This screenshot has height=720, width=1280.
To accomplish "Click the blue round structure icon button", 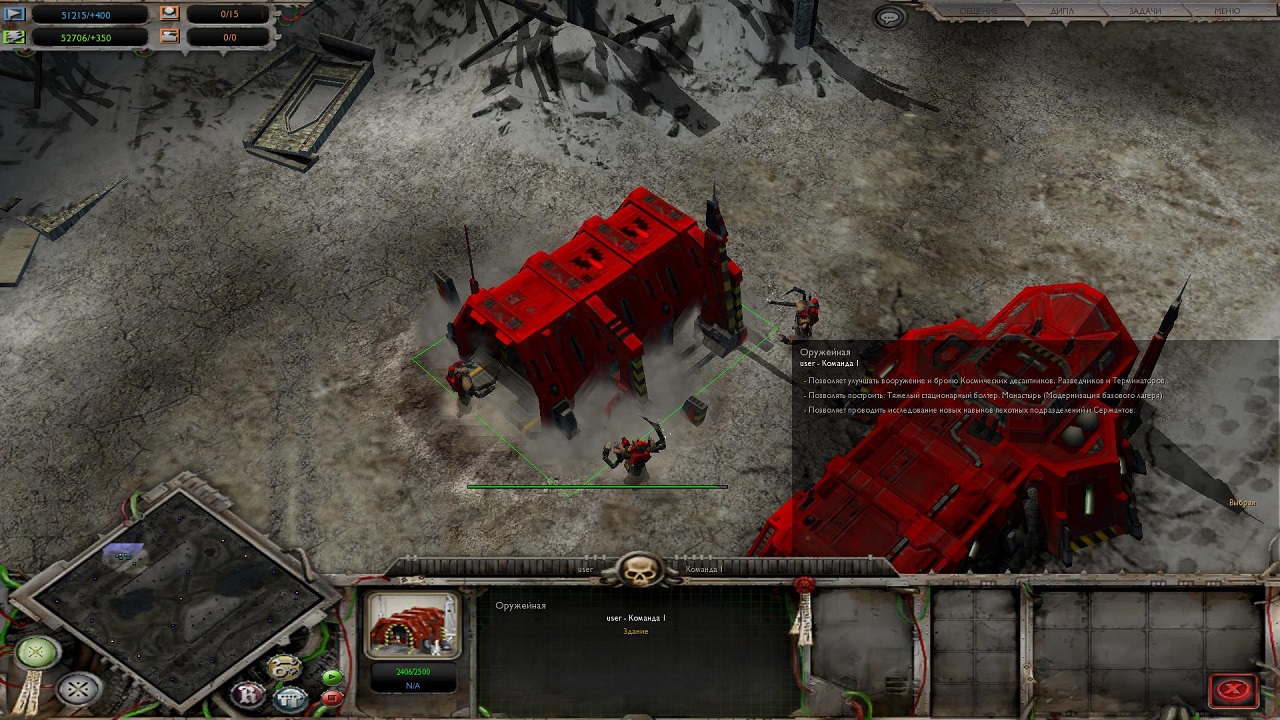I will click(x=289, y=697).
